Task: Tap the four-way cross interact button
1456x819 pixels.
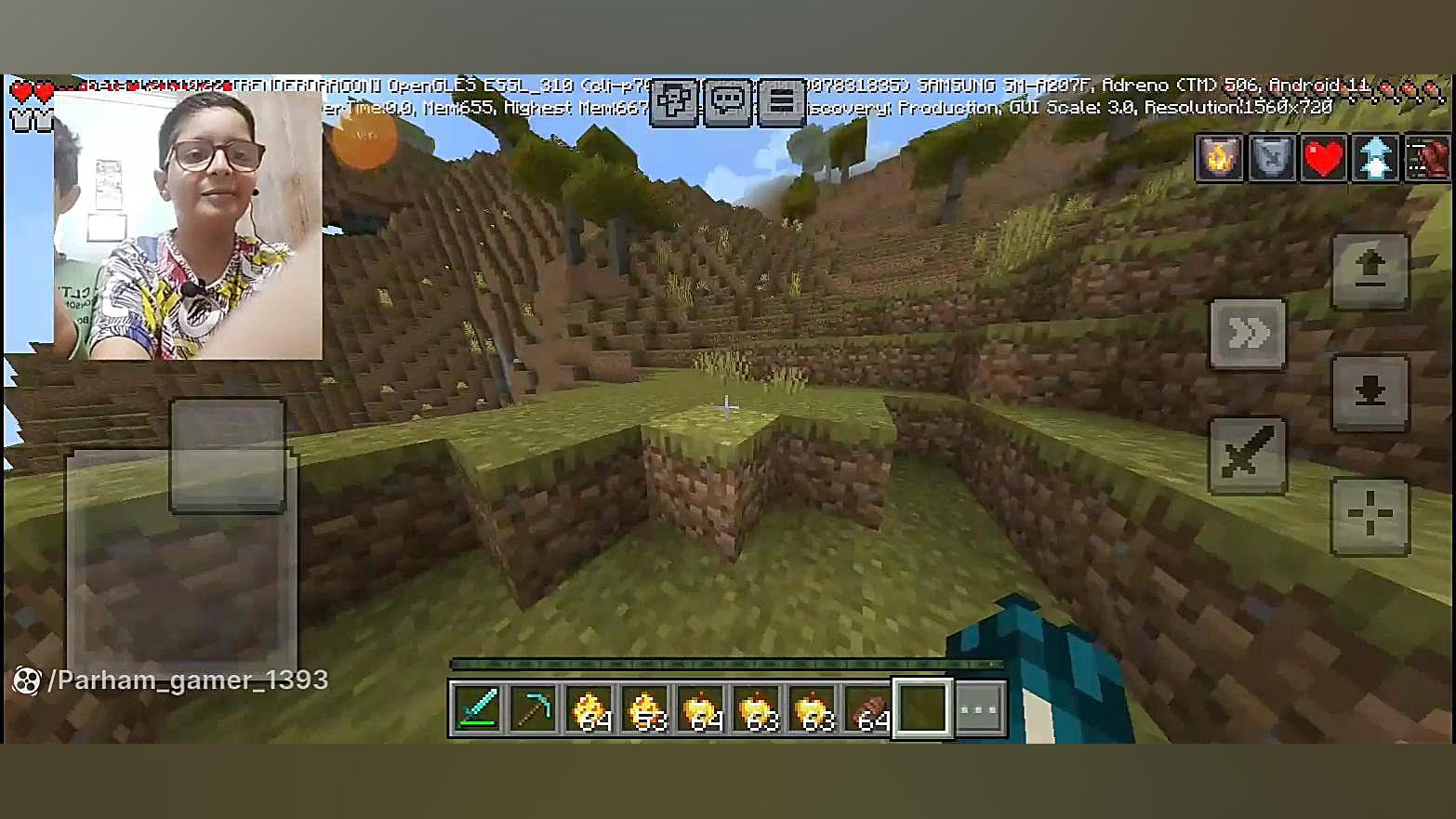Action: pyautogui.click(x=1370, y=515)
